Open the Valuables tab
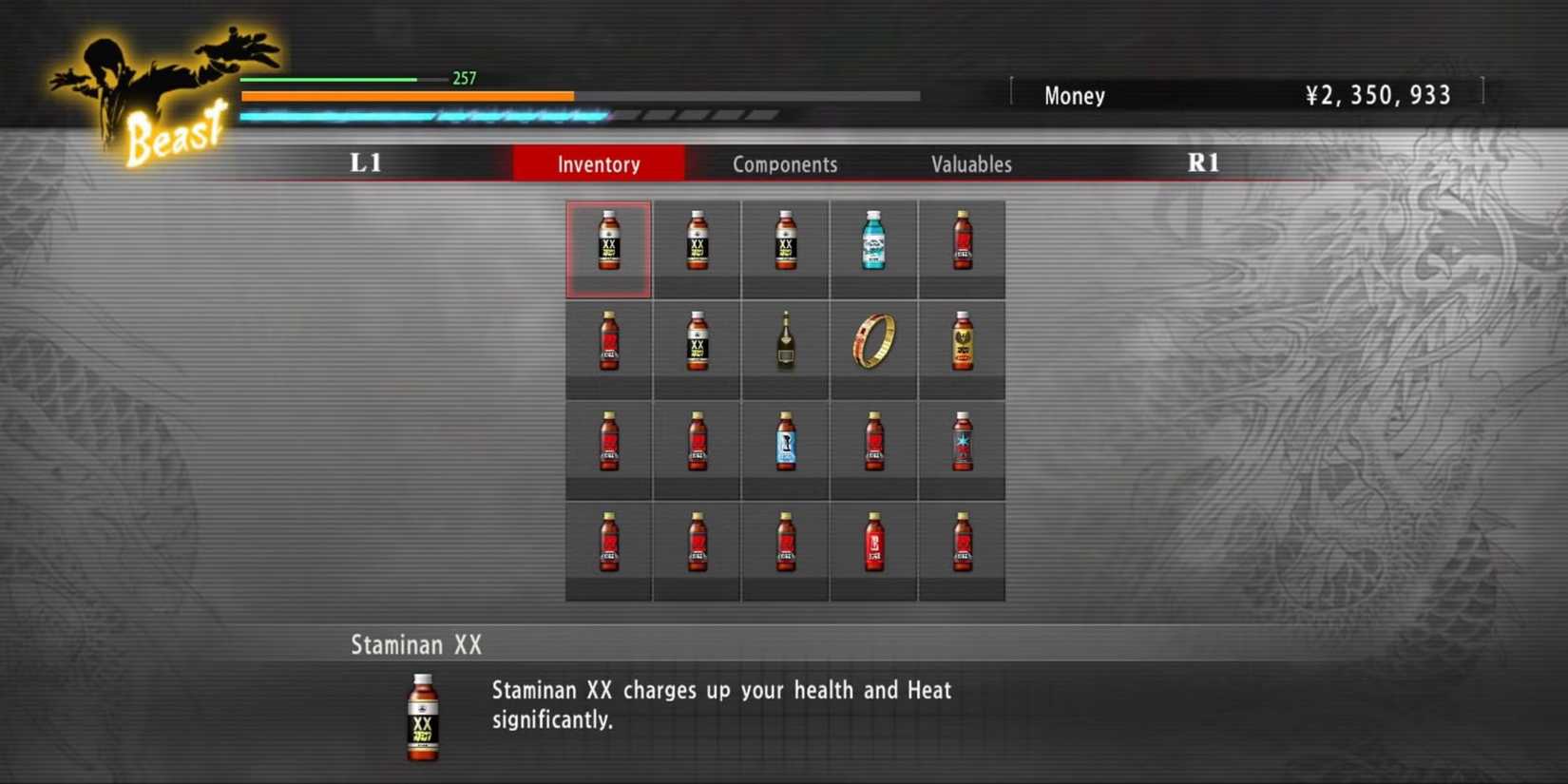Screen dimensions: 1568x784 point(971,163)
